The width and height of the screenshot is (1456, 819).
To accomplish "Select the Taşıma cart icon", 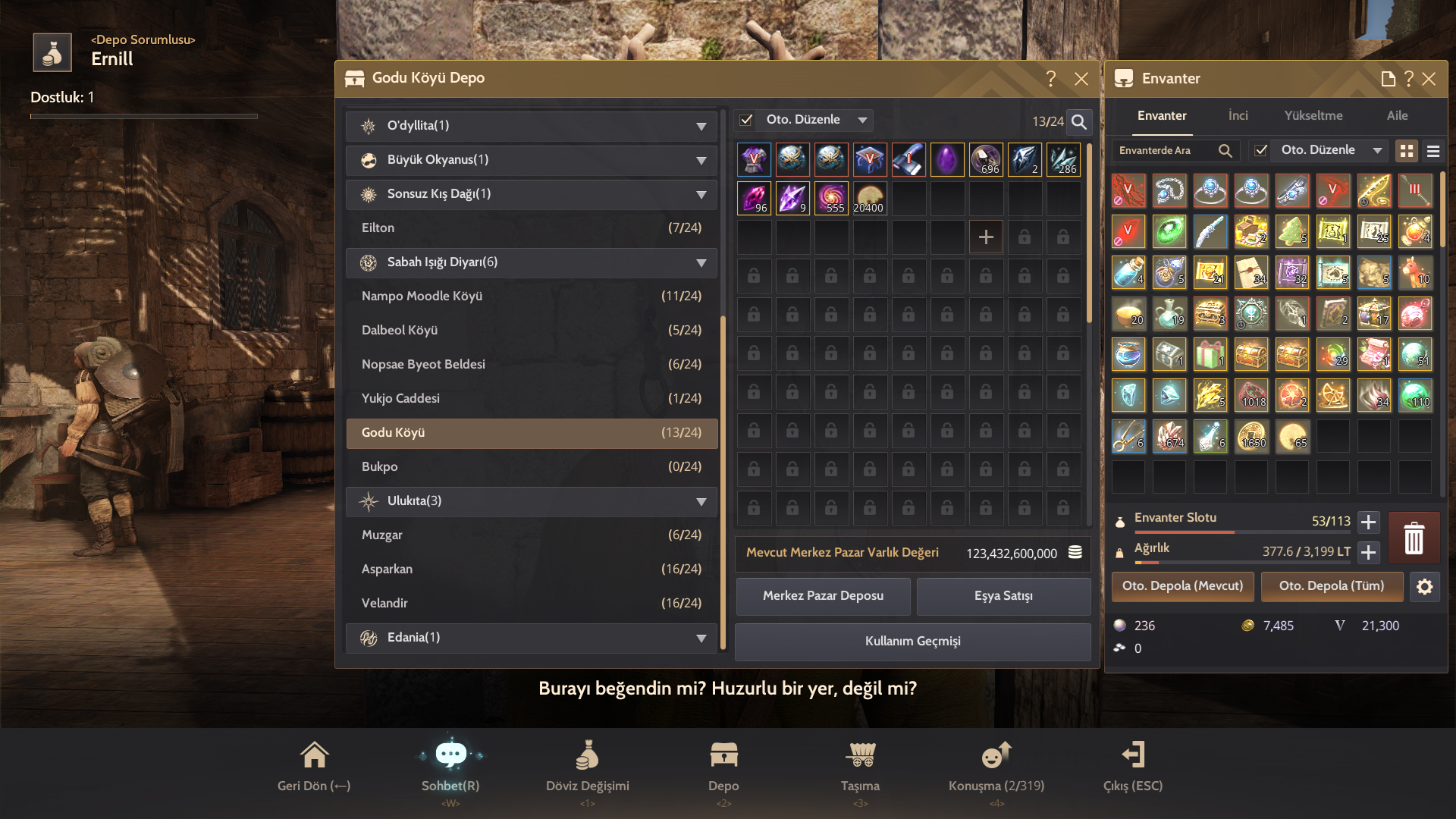I will (x=861, y=755).
